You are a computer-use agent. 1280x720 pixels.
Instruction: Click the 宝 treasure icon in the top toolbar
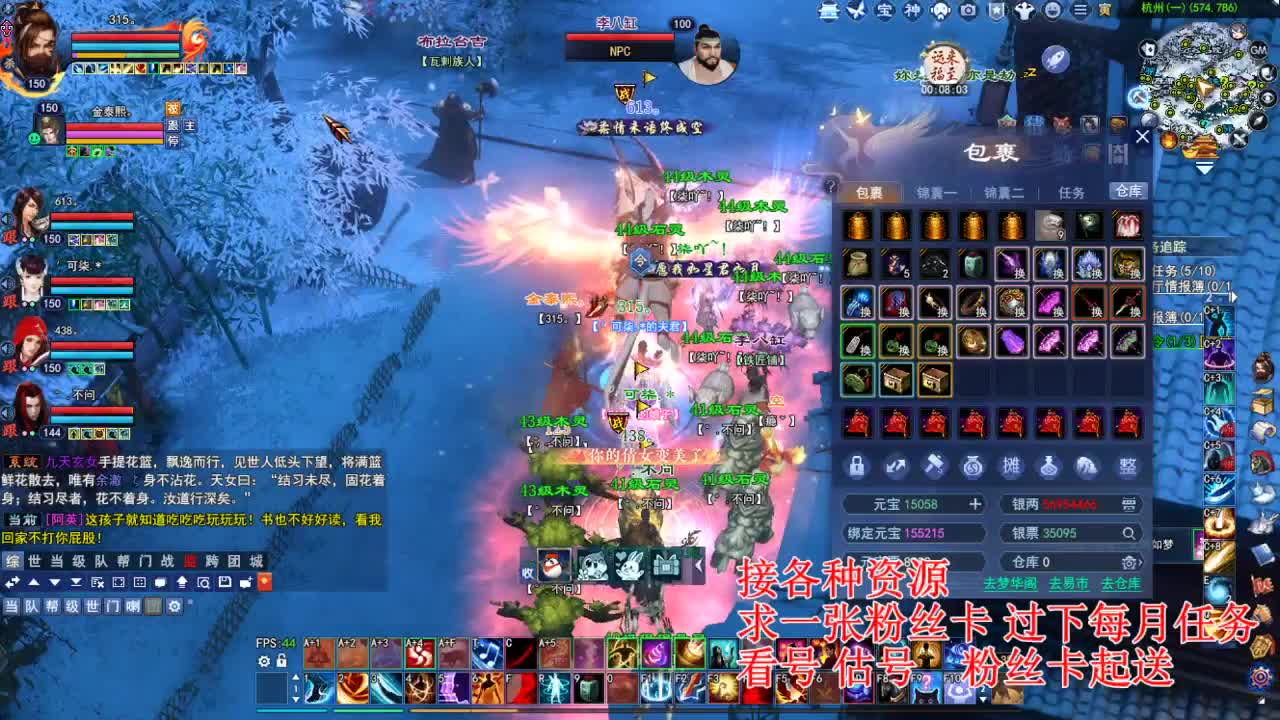883,11
